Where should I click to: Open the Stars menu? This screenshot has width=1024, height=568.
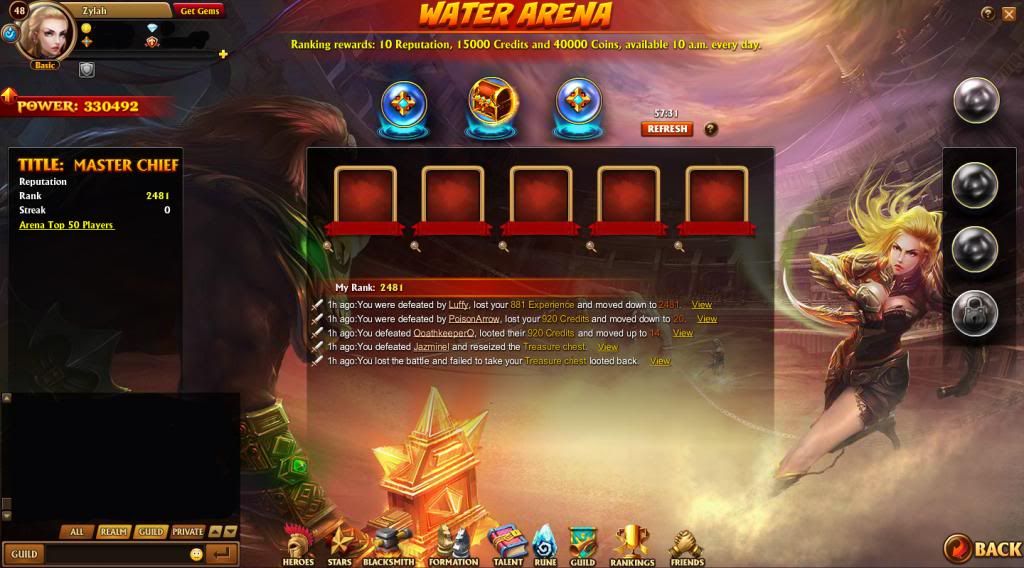(340, 546)
